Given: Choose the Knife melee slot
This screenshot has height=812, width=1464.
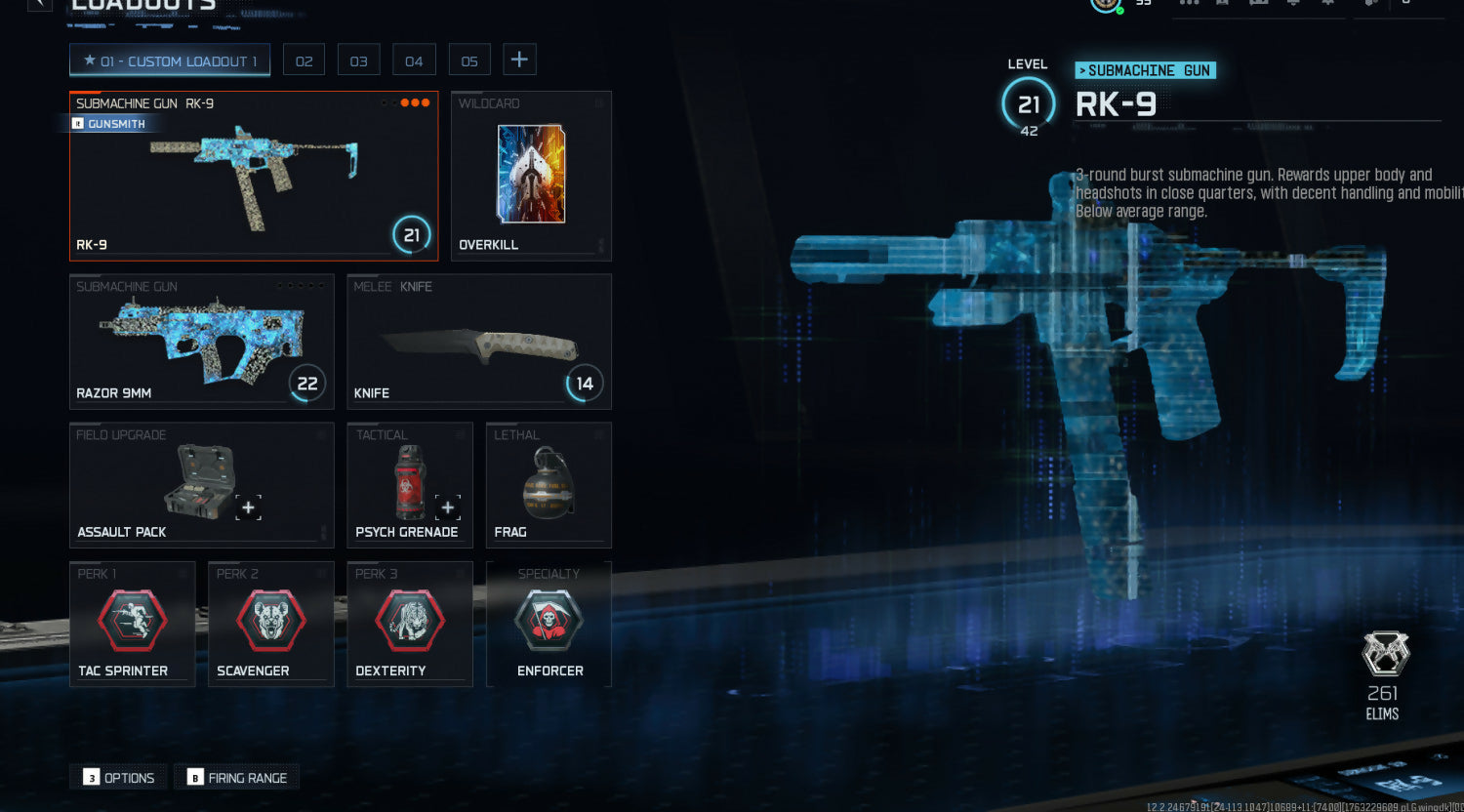Looking at the screenshot, I should [x=478, y=342].
